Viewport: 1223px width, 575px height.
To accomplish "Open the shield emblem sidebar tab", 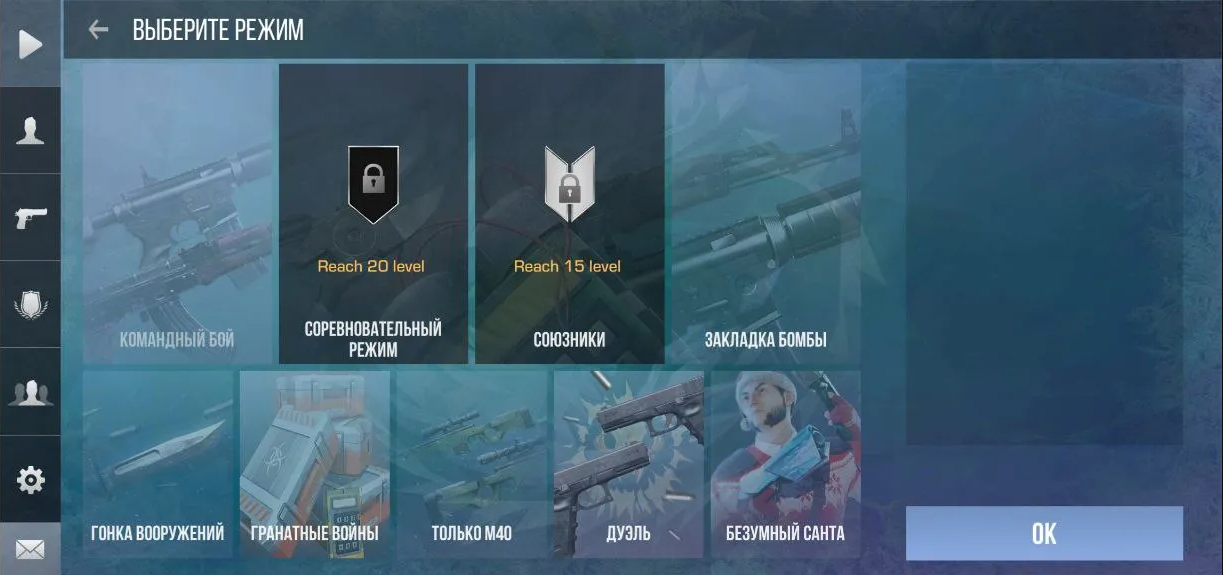I will [30, 305].
